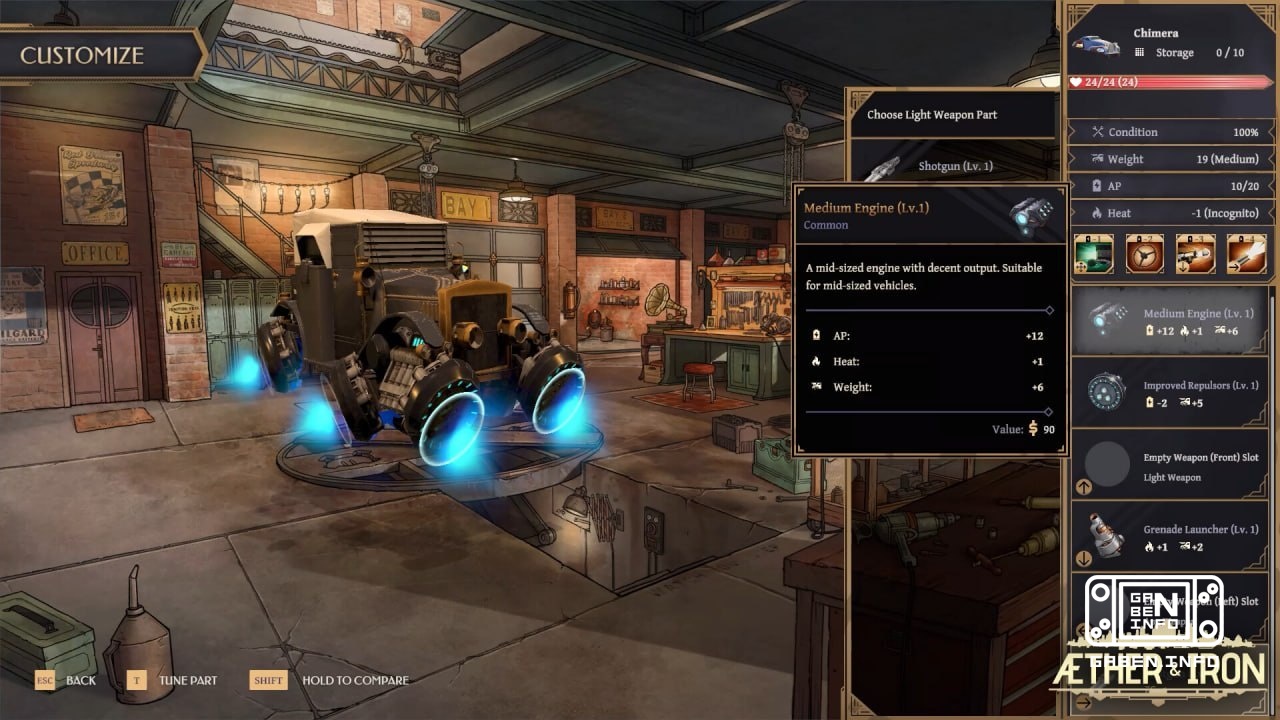Viewport: 1280px width, 720px height.
Task: Click the Storage grid icon under Chimera
Action: [x=1142, y=52]
